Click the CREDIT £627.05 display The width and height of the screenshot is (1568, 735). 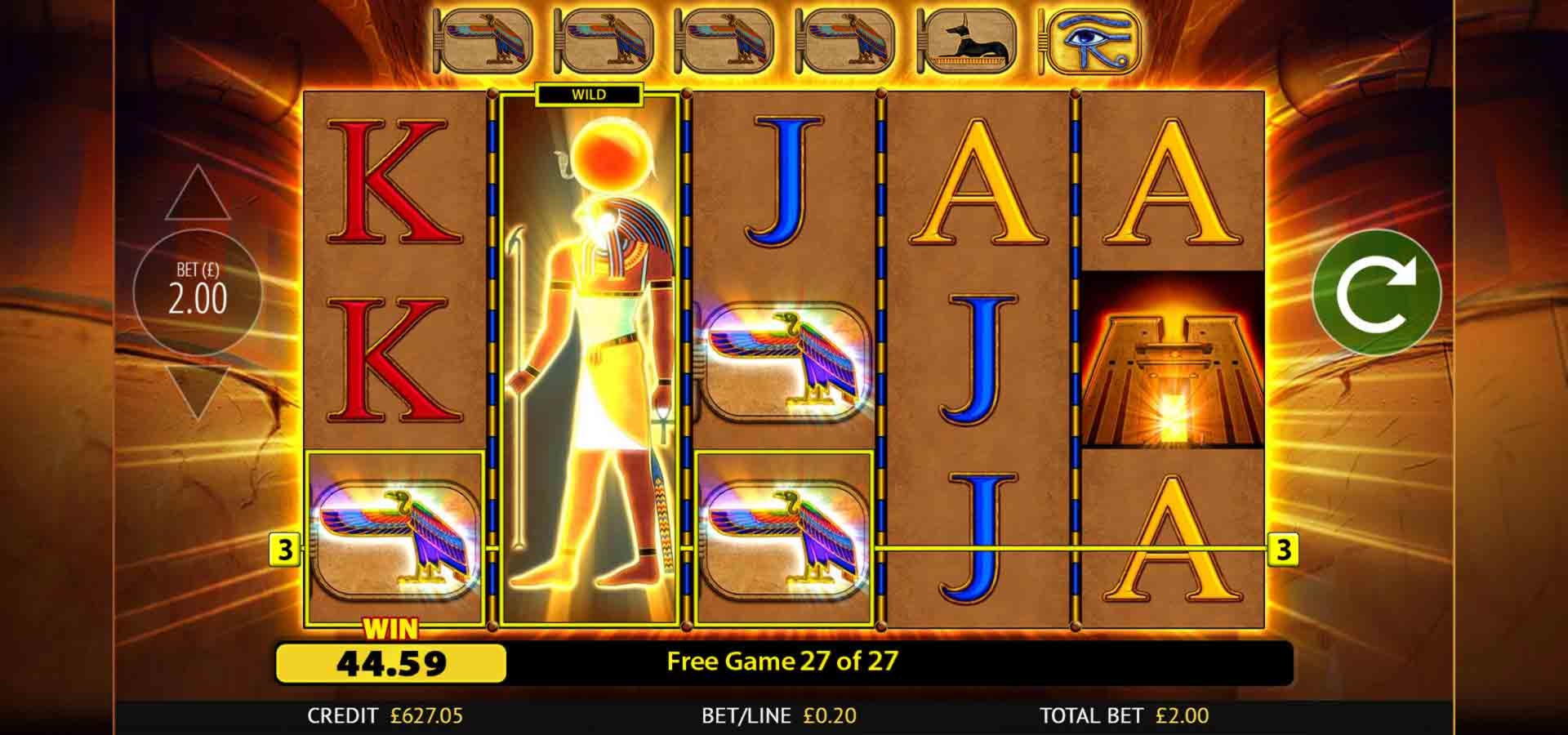tap(384, 714)
